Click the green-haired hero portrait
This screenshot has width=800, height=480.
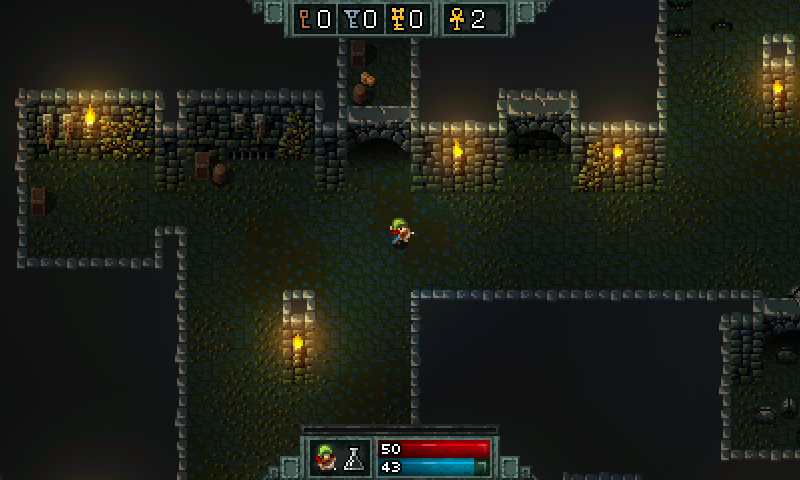326,458
